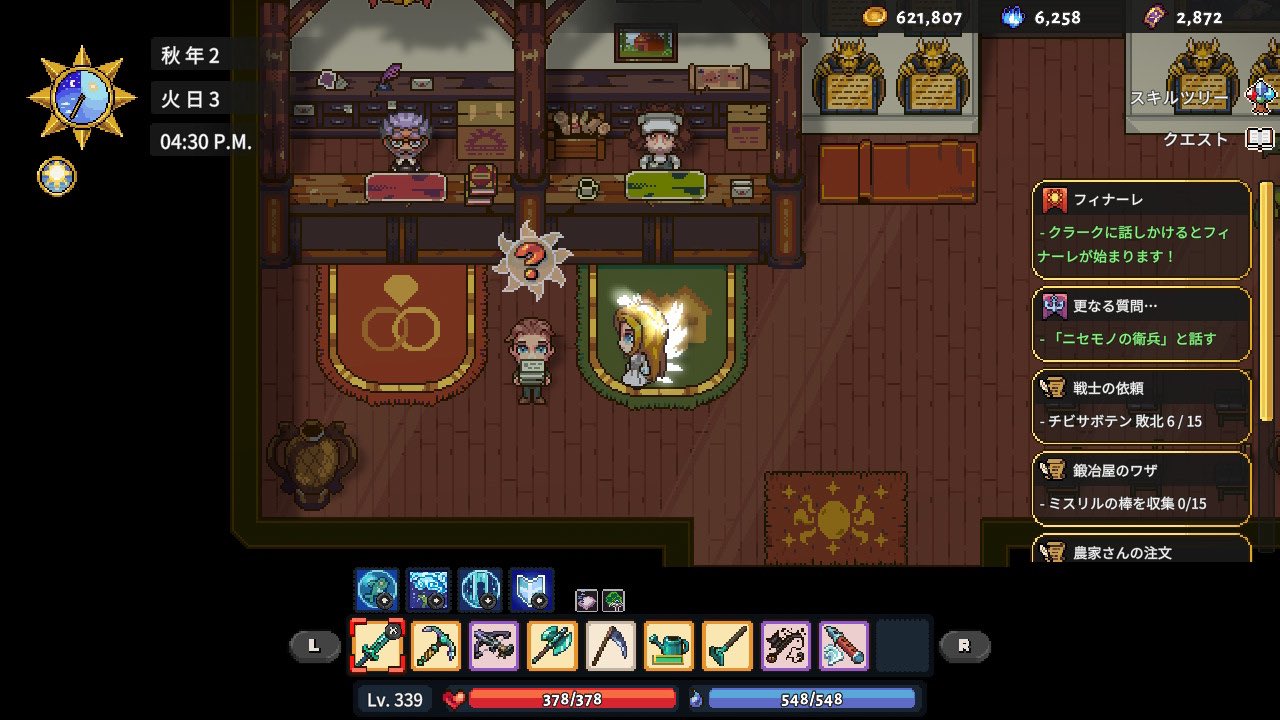This screenshot has width=1280, height=720.
Task: Open the 鍛冶屋のワザ quest tracker
Action: coord(1142,487)
